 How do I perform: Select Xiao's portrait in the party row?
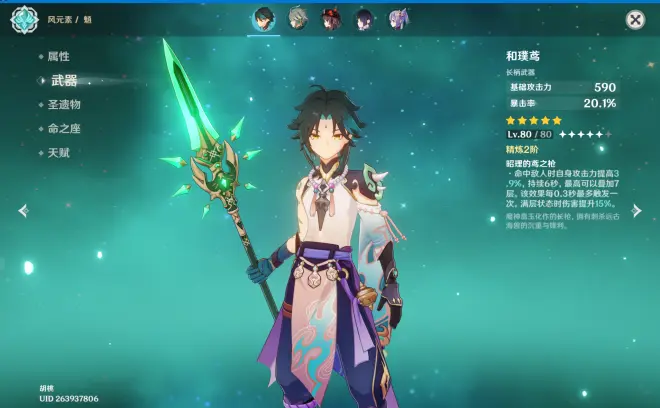tap(262, 19)
